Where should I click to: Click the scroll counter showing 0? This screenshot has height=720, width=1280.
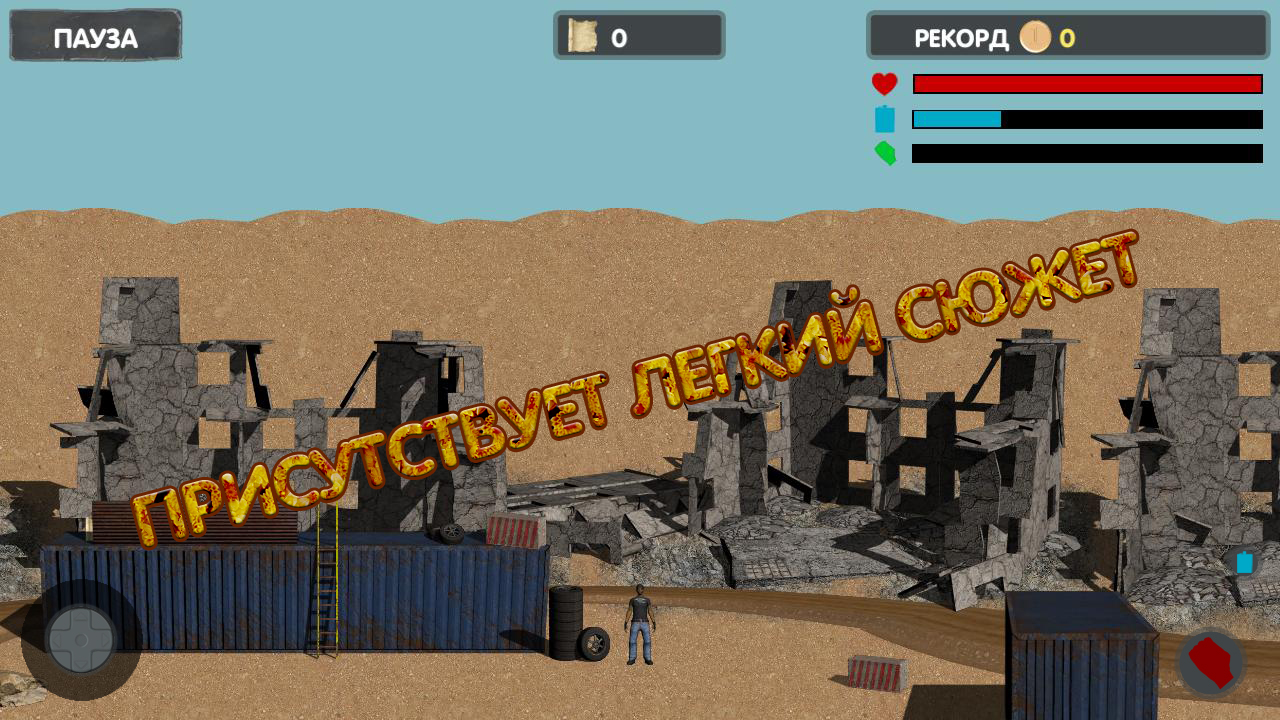pos(638,36)
